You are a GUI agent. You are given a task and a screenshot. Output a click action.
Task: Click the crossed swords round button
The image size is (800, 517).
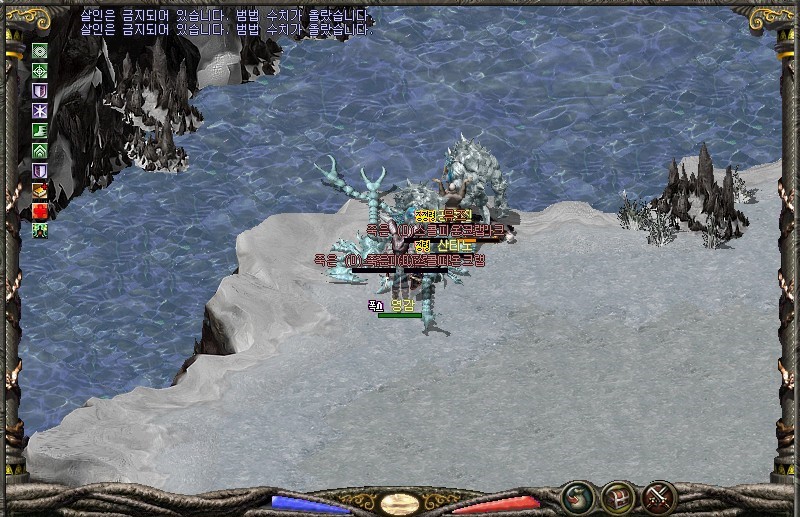pyautogui.click(x=659, y=497)
